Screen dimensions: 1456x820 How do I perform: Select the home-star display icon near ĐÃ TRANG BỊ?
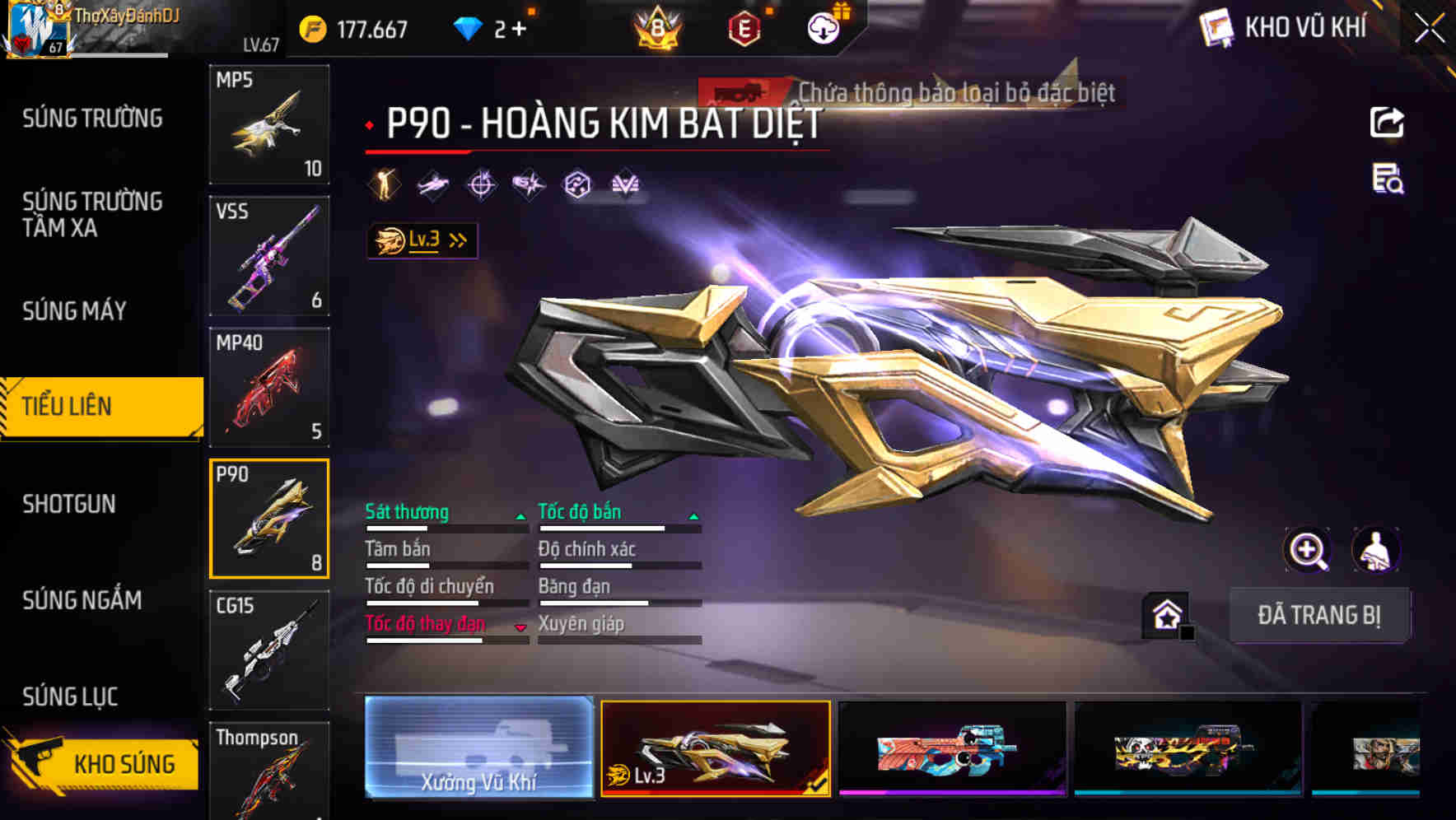click(x=1166, y=614)
